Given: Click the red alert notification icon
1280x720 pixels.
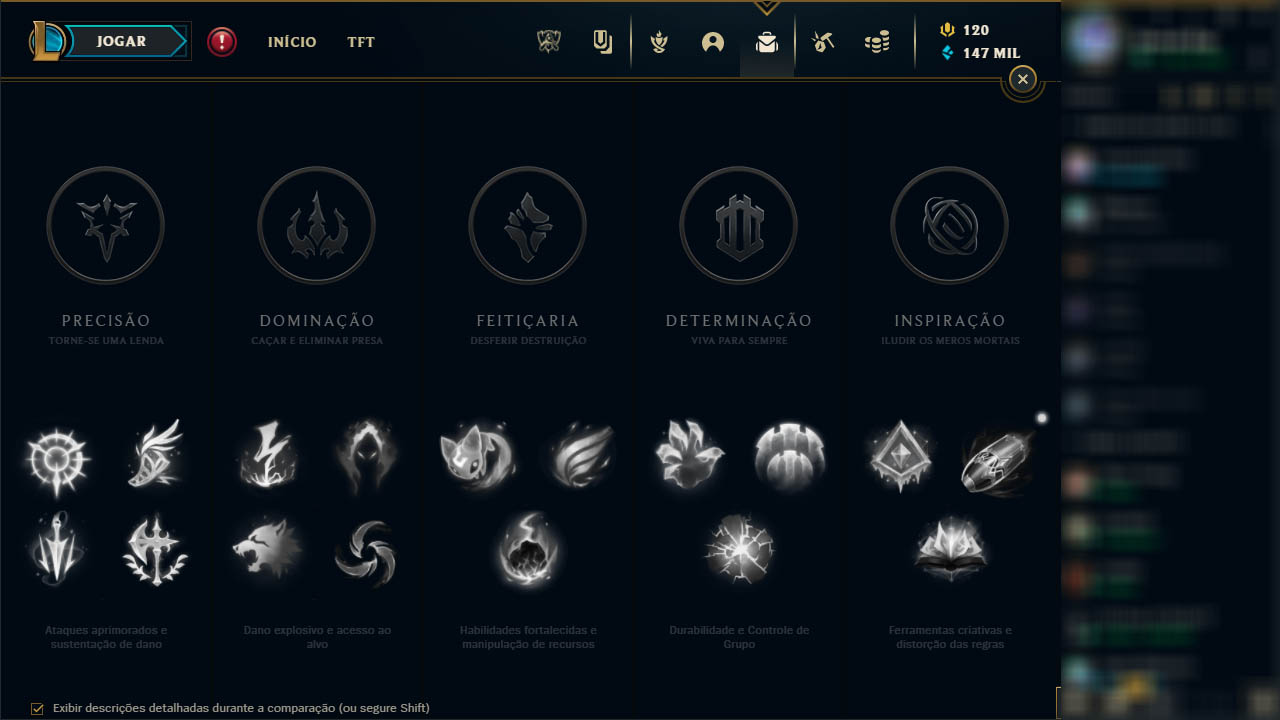Looking at the screenshot, I should (x=222, y=42).
